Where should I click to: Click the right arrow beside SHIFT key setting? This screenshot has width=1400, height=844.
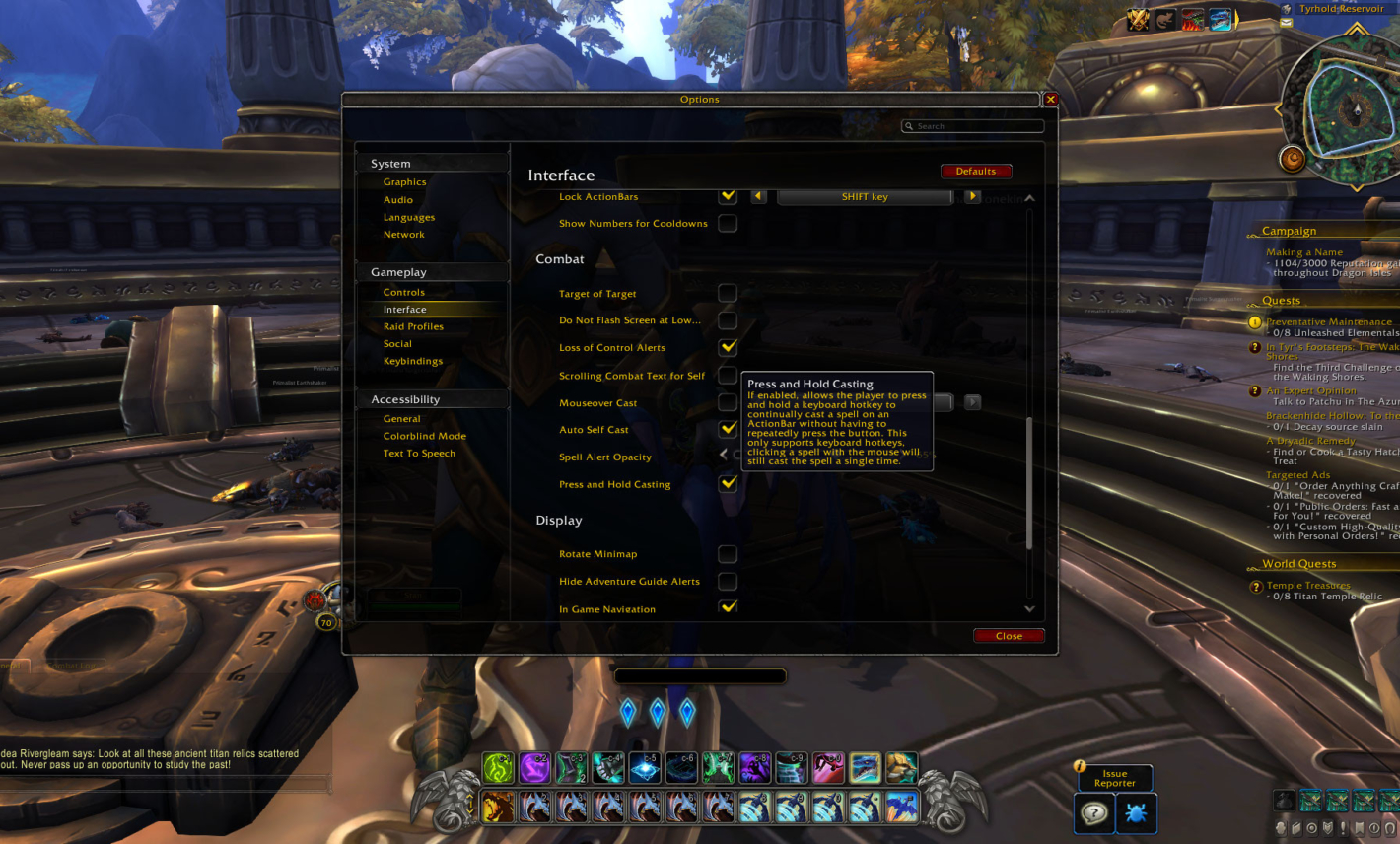tap(972, 196)
